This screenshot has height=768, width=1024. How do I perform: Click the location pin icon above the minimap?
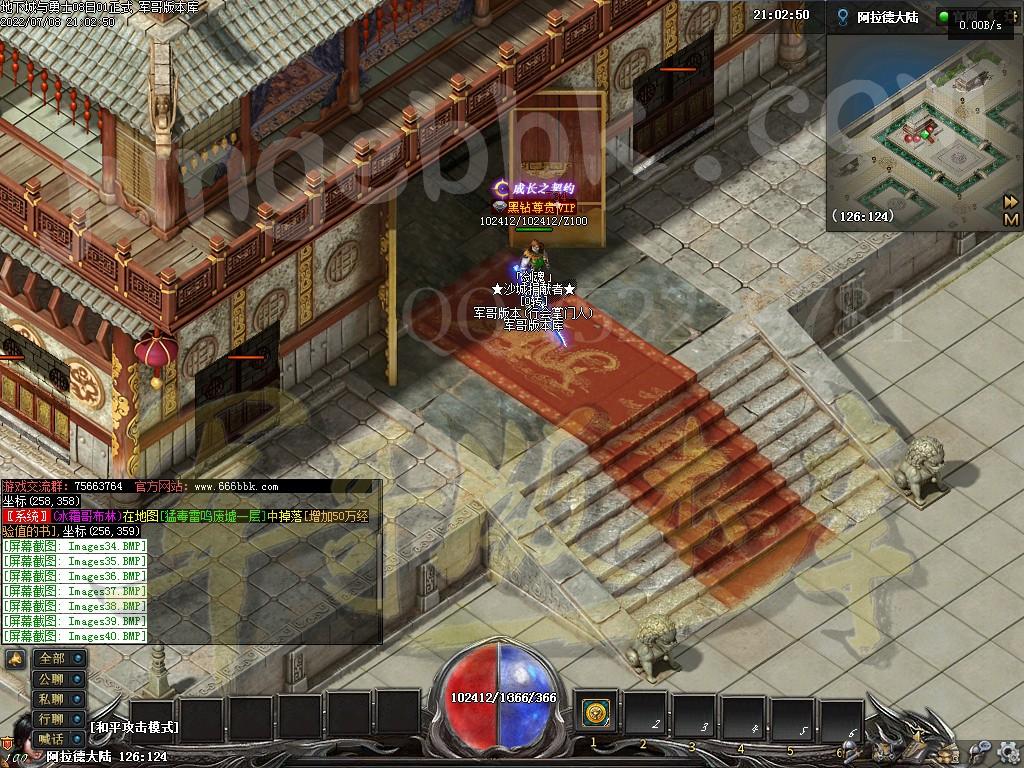click(844, 17)
